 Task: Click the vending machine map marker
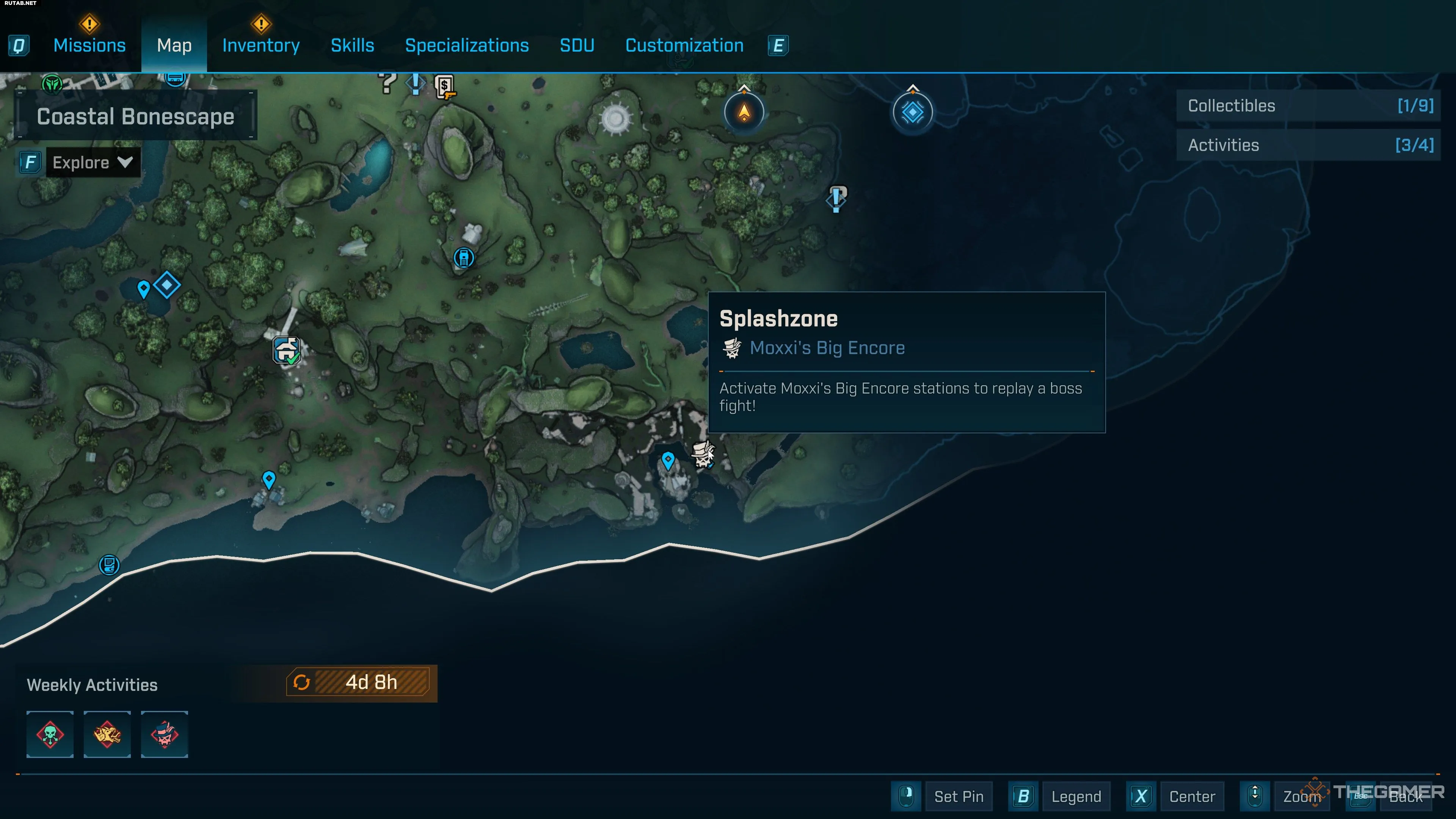pos(463,258)
